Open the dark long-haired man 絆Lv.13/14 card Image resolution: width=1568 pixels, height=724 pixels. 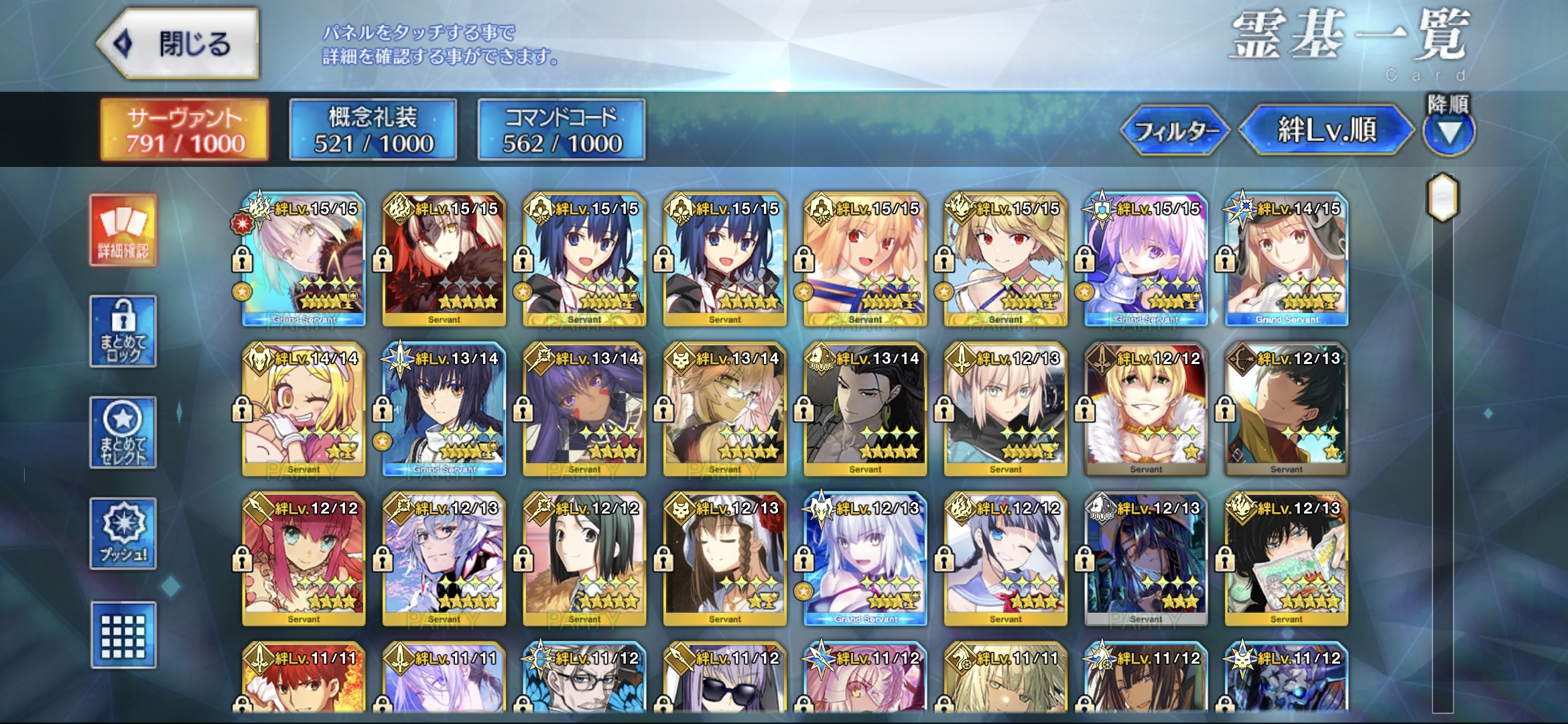click(865, 410)
